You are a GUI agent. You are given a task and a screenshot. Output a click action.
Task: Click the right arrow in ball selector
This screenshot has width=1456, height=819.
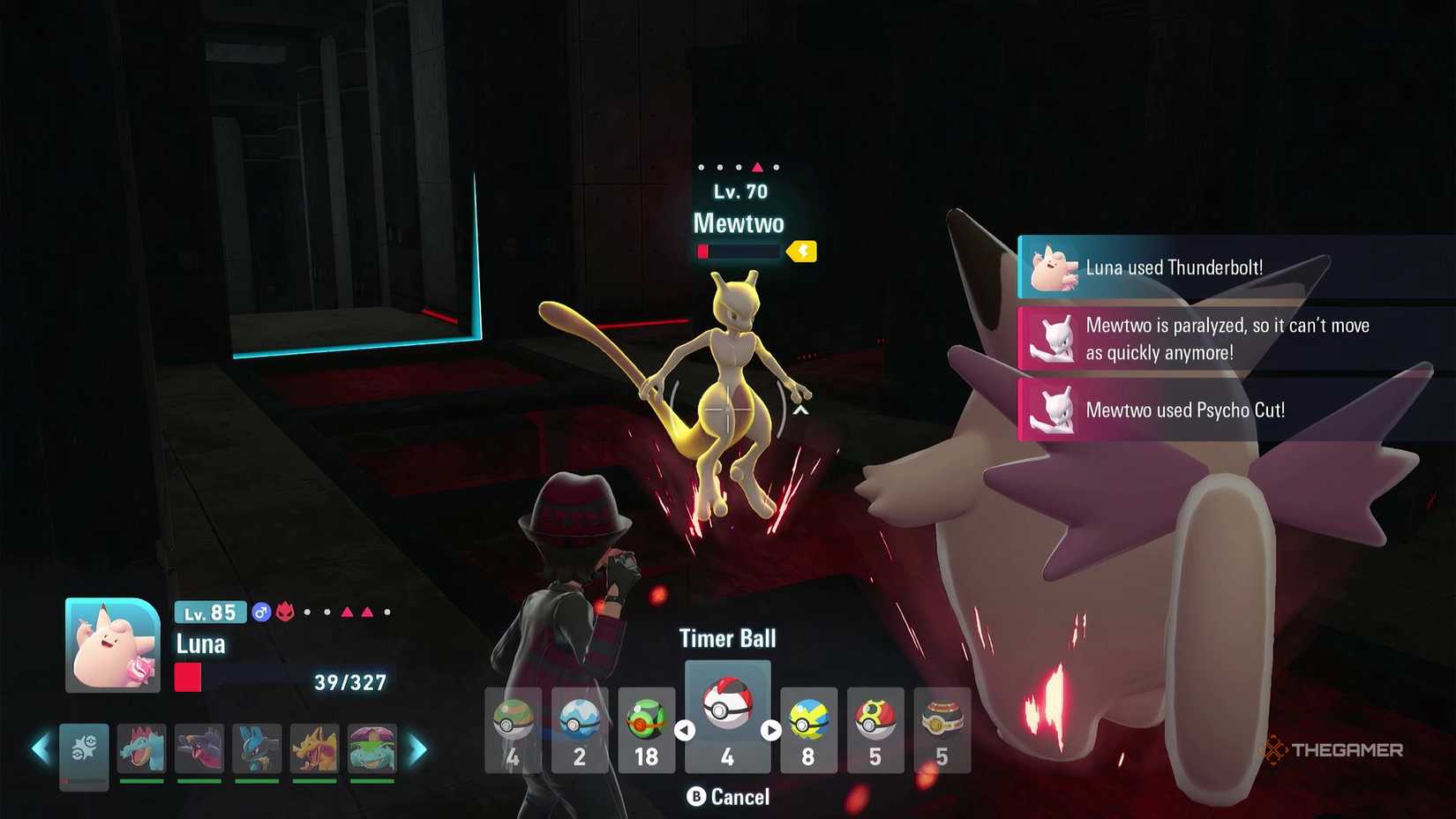click(769, 730)
